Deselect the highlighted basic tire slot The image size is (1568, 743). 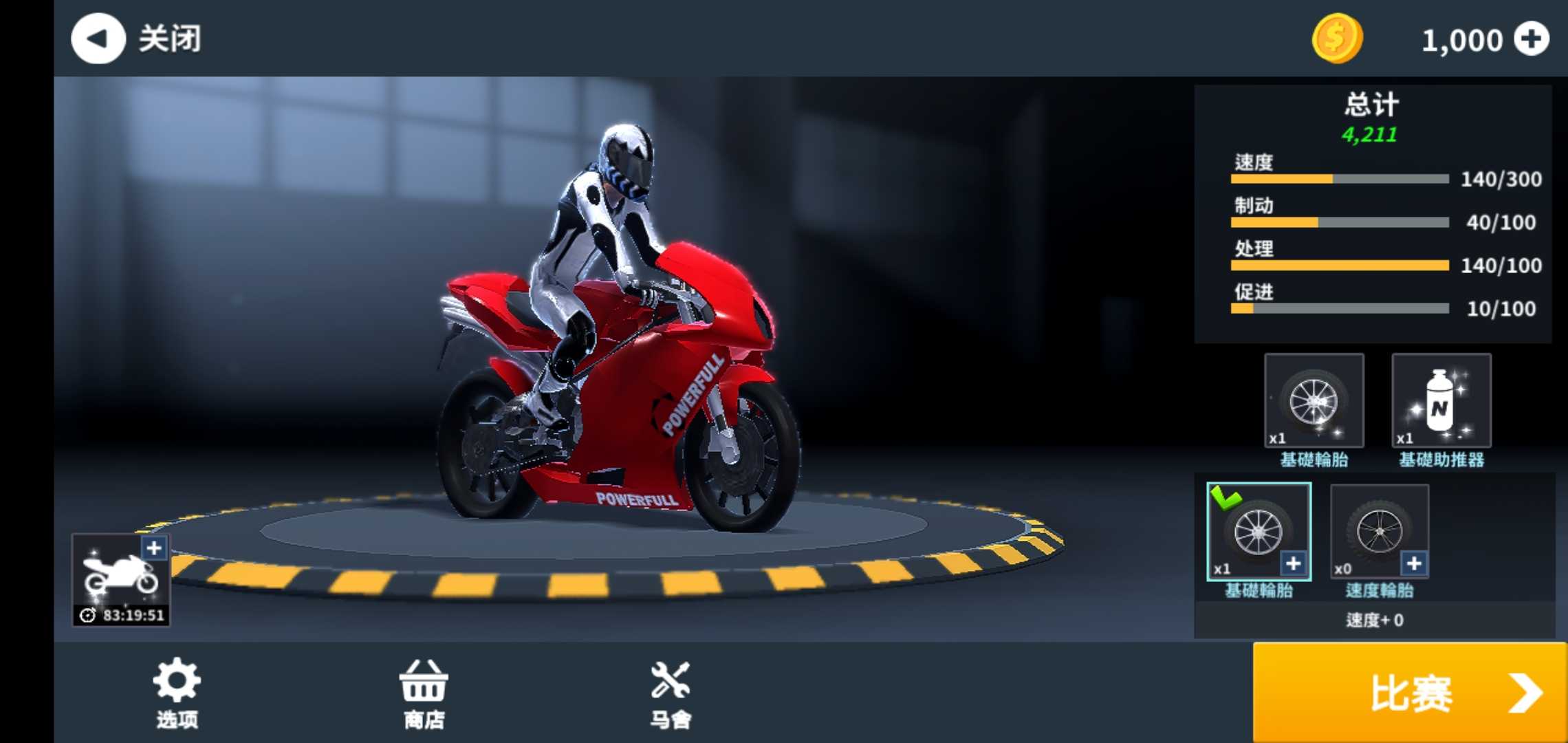pyautogui.click(x=1260, y=533)
